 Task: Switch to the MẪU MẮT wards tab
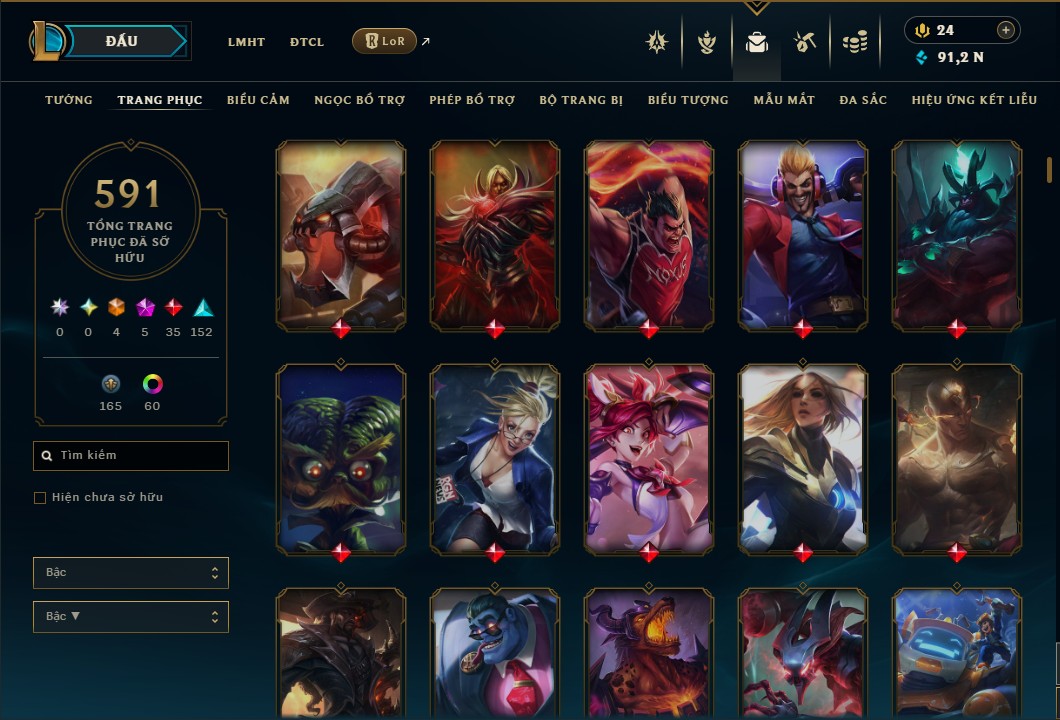click(x=784, y=100)
